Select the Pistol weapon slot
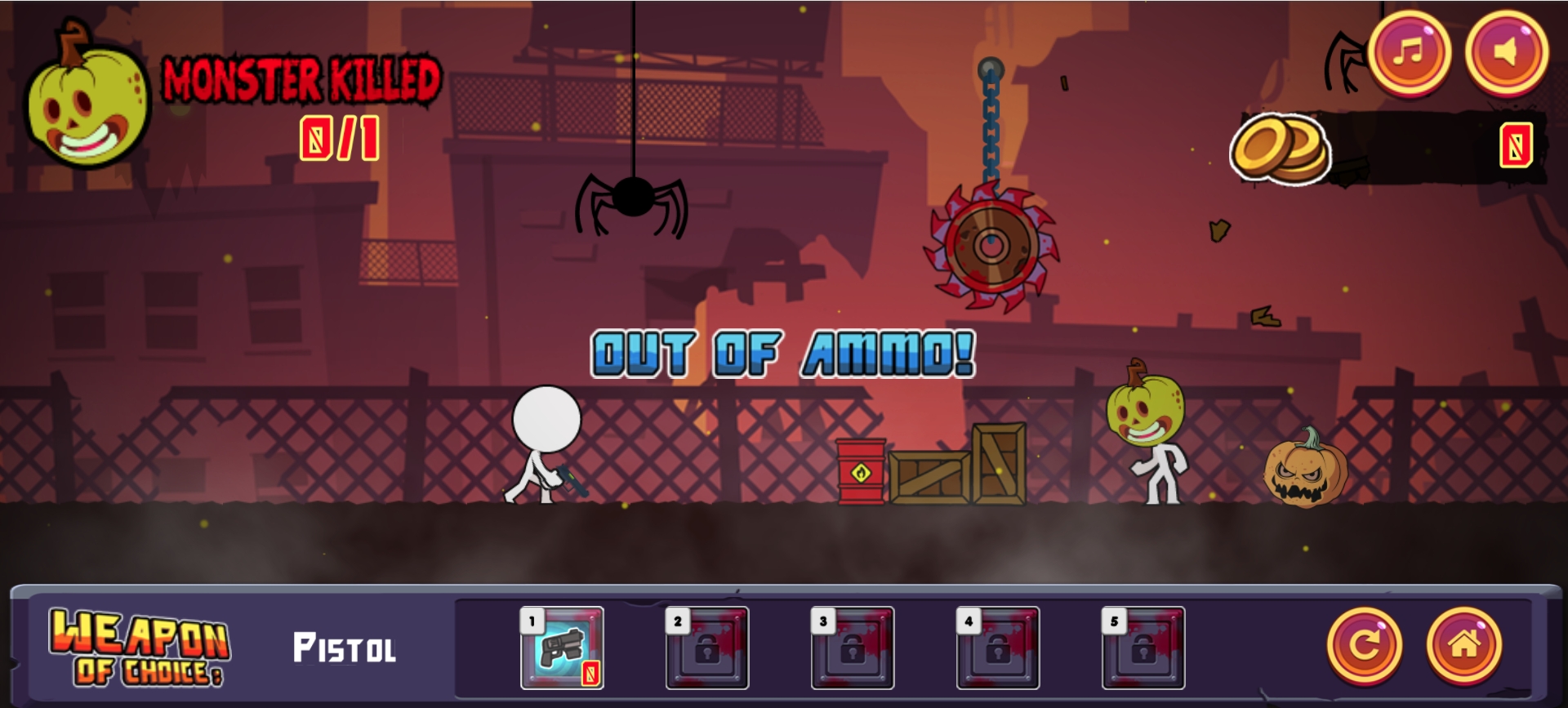 click(x=562, y=648)
